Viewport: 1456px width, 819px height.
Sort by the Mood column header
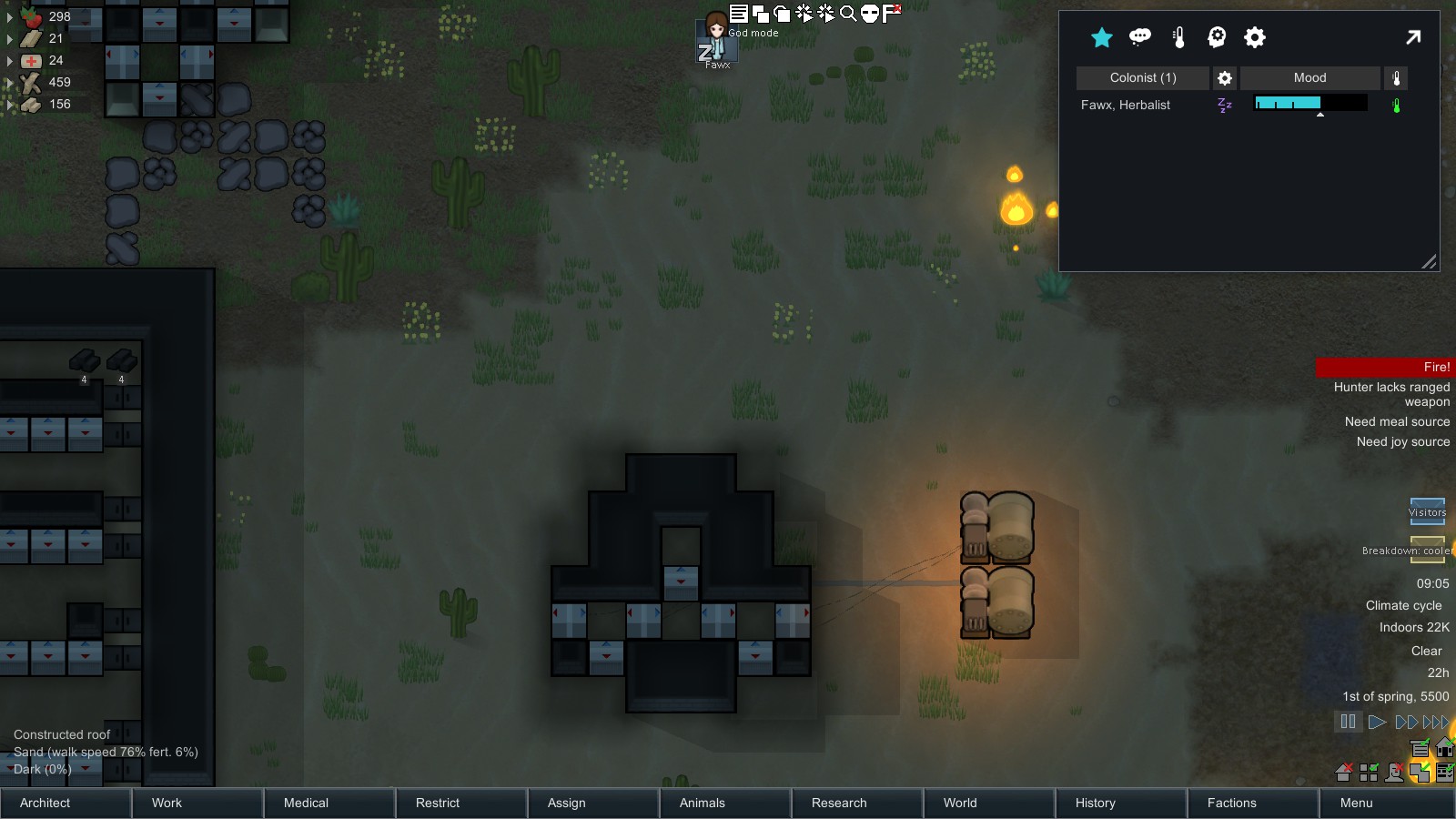tap(1309, 78)
